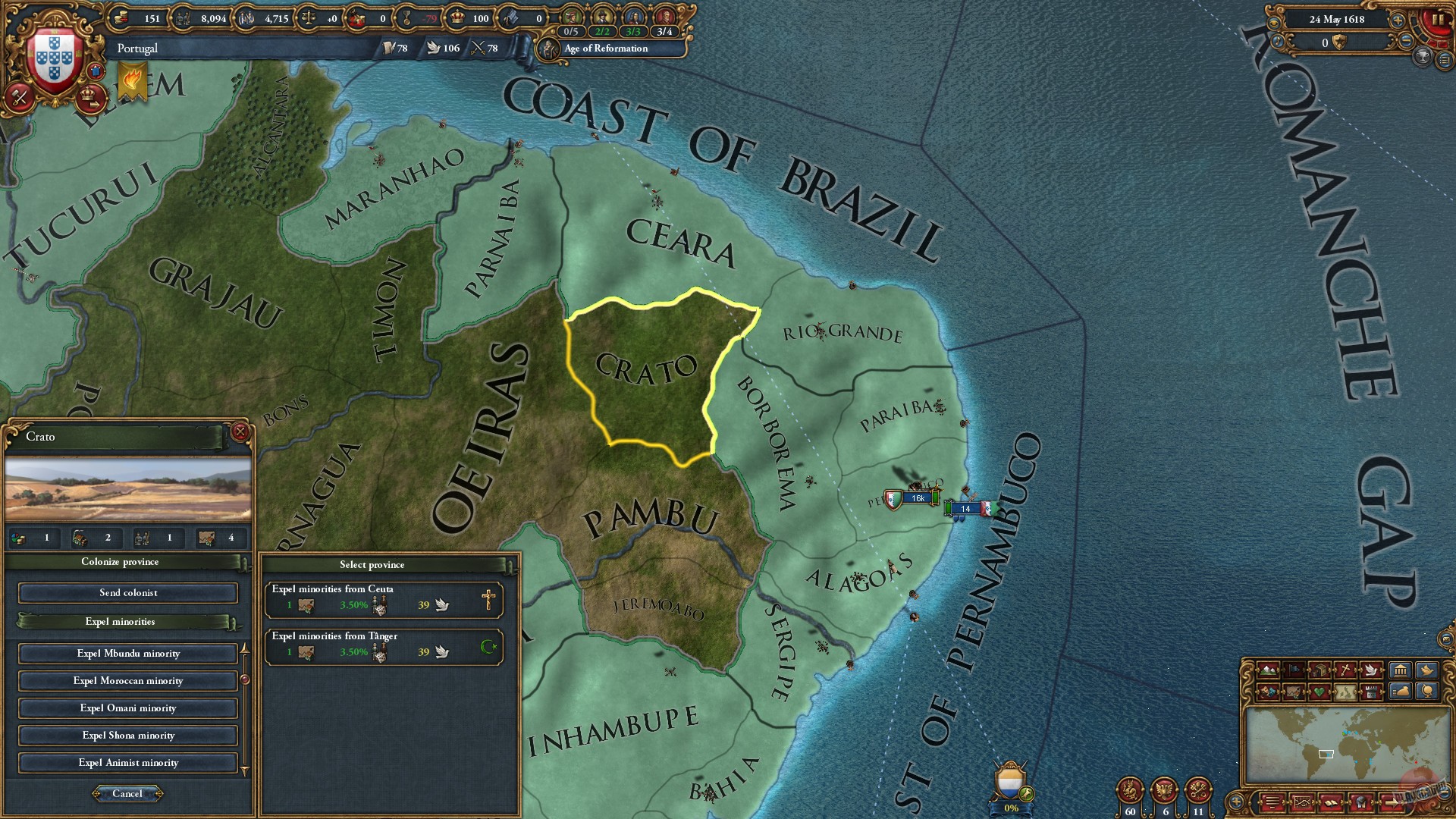This screenshot has width=1456, height=819.
Task: Open the economy panel money bag icon
Action: tap(1401, 692)
